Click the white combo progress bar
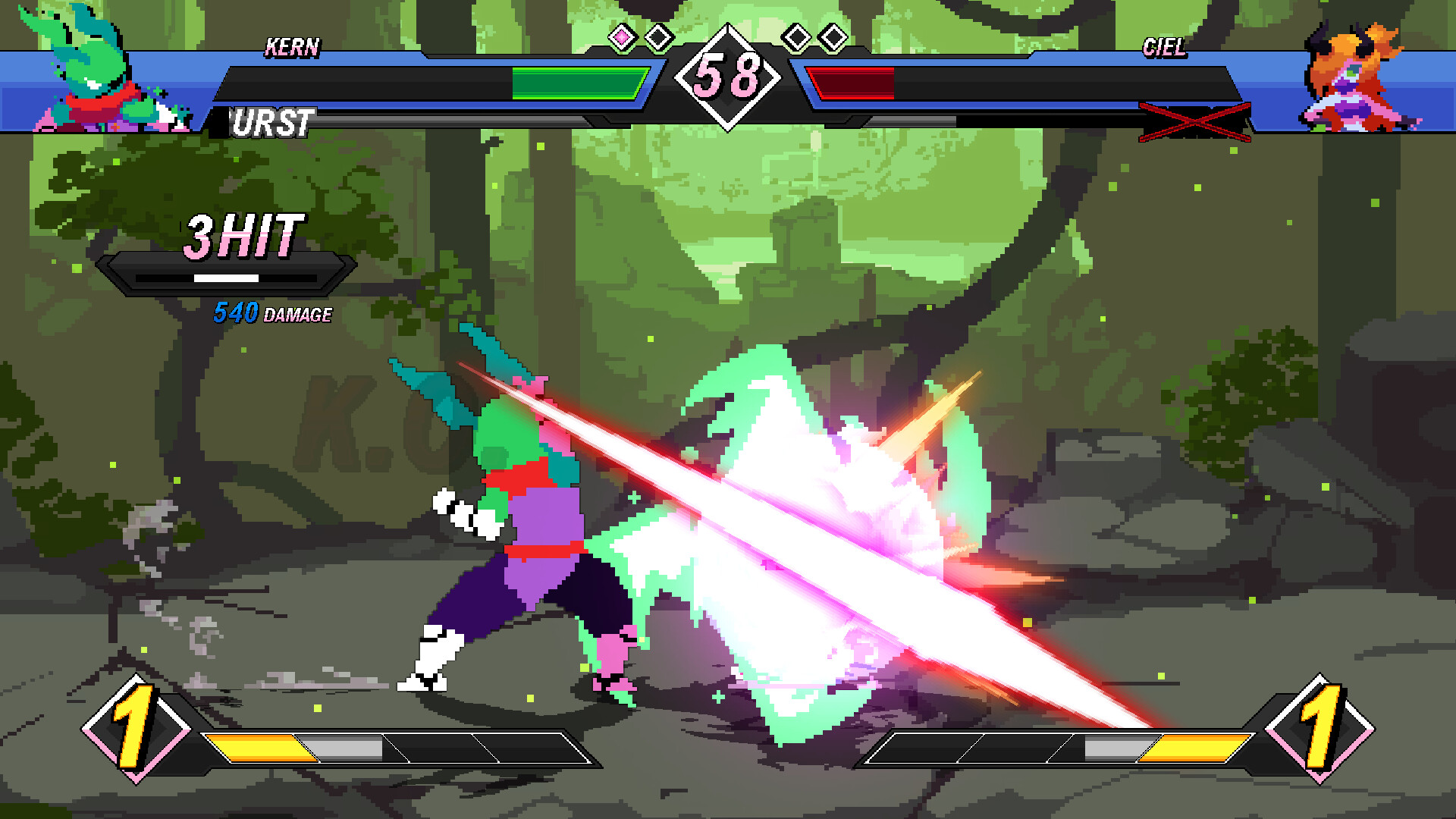This screenshot has height=819, width=1456. pyautogui.click(x=225, y=279)
